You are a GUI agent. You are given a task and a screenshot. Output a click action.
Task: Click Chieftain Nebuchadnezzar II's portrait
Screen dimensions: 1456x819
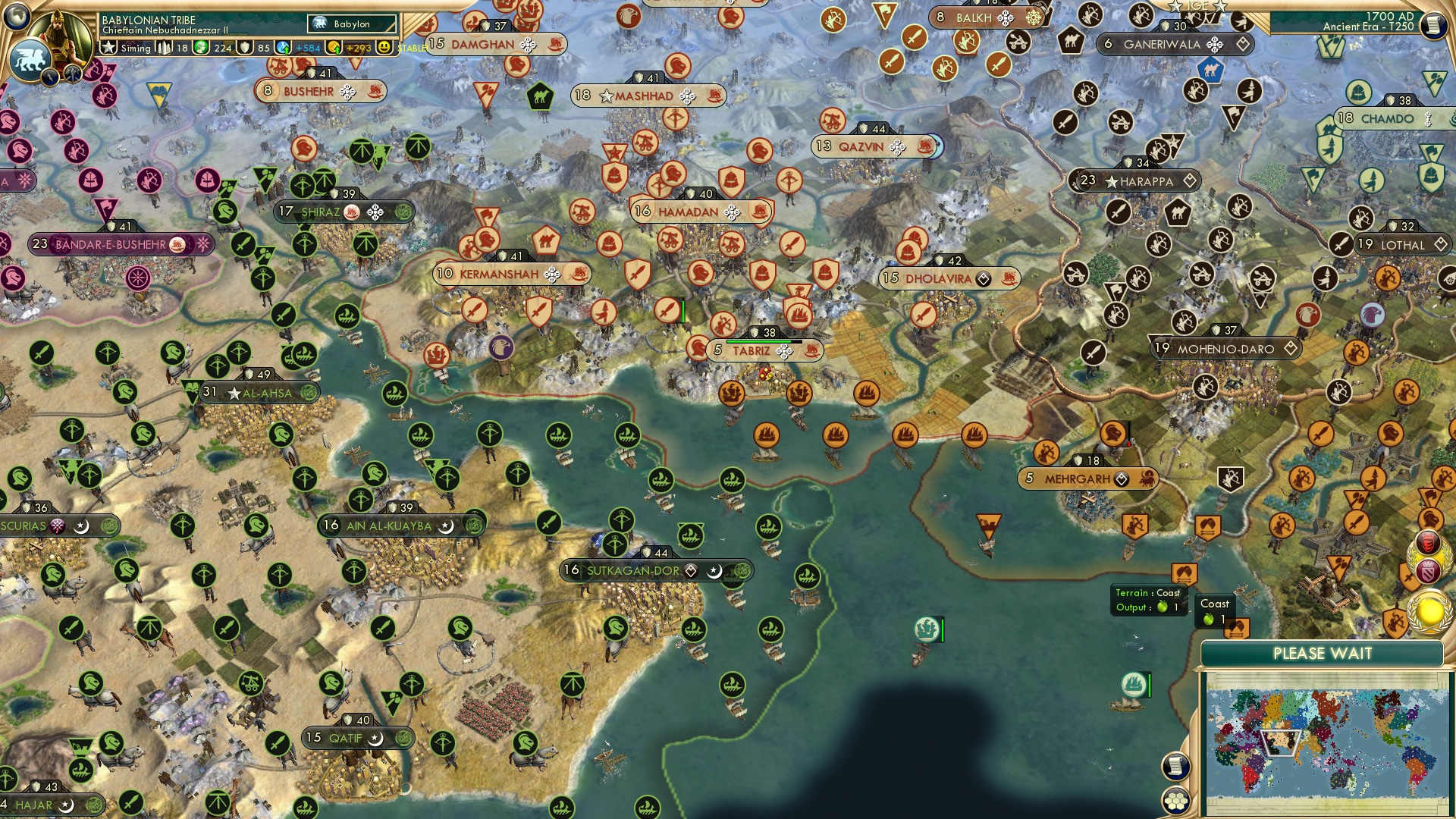(x=62, y=36)
